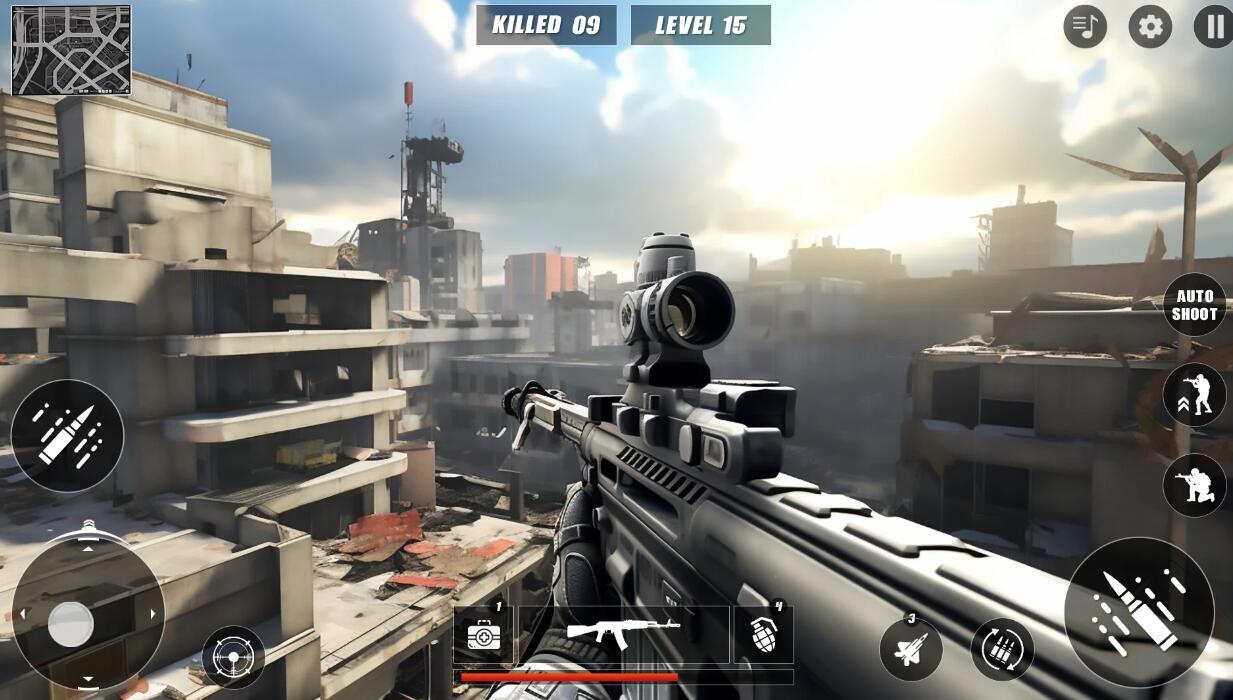Image resolution: width=1233 pixels, height=700 pixels.
Task: Open the minimap
Action: tap(71, 50)
